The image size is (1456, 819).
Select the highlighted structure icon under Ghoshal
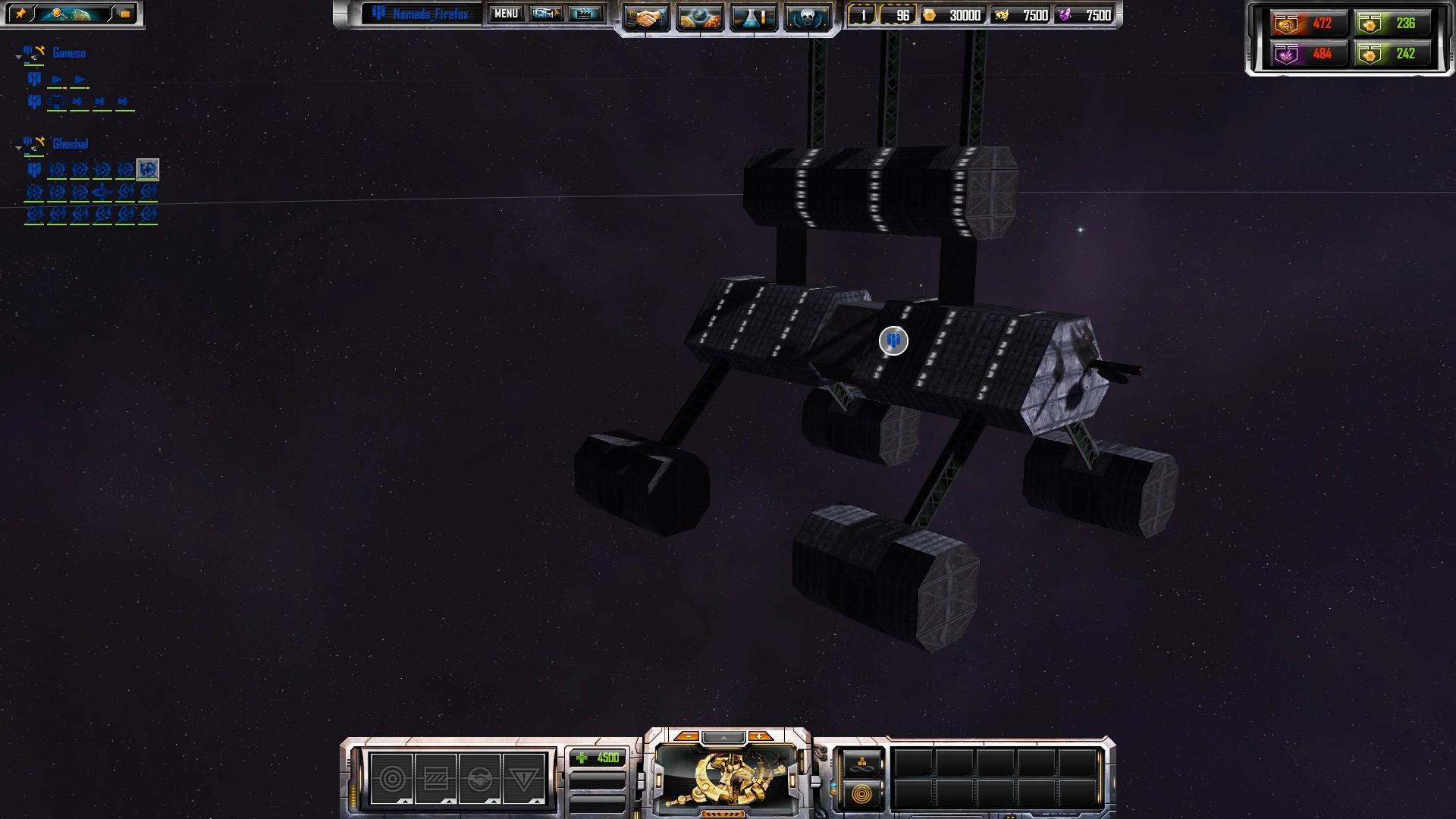point(148,169)
